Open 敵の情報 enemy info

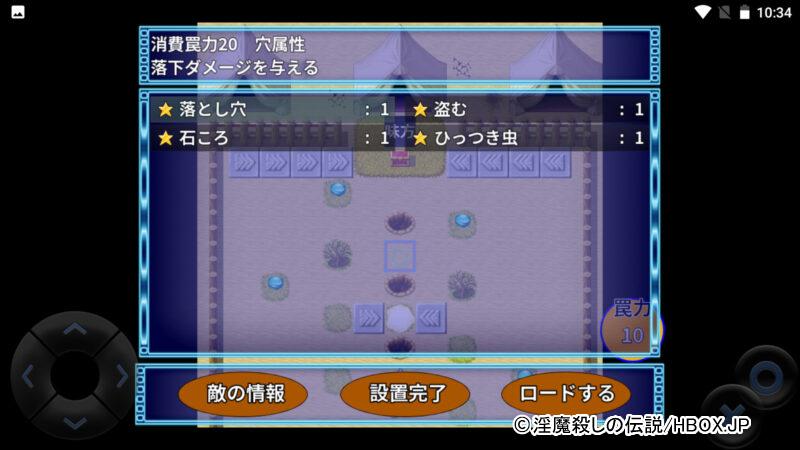click(245, 393)
